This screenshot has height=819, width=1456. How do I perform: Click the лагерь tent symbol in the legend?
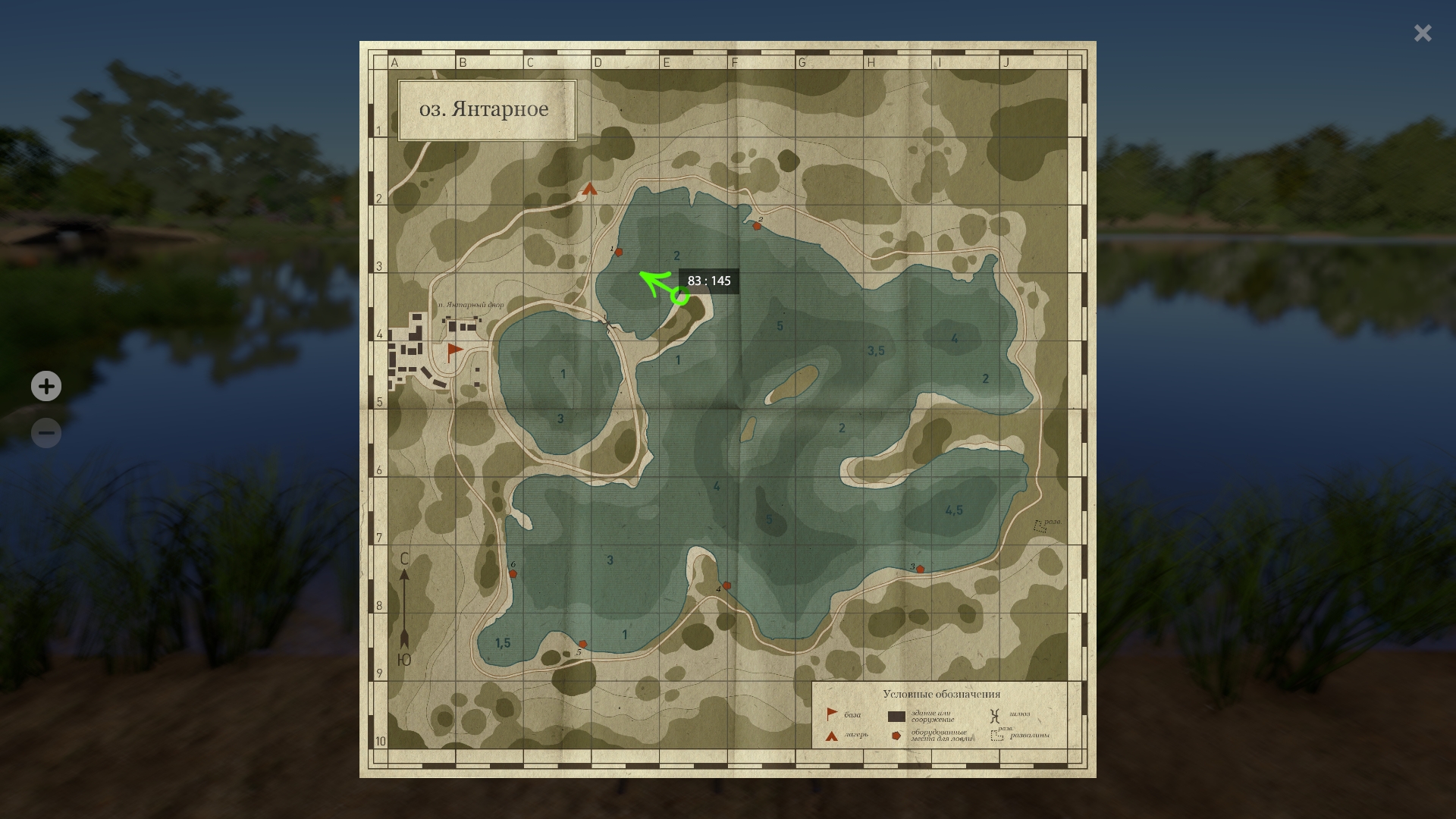(831, 736)
